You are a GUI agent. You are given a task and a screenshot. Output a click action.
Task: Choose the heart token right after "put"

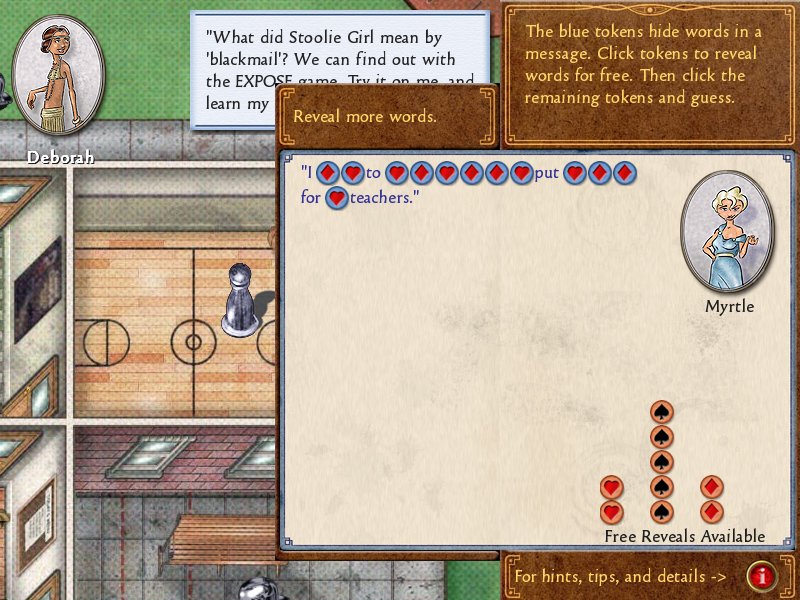coord(574,173)
